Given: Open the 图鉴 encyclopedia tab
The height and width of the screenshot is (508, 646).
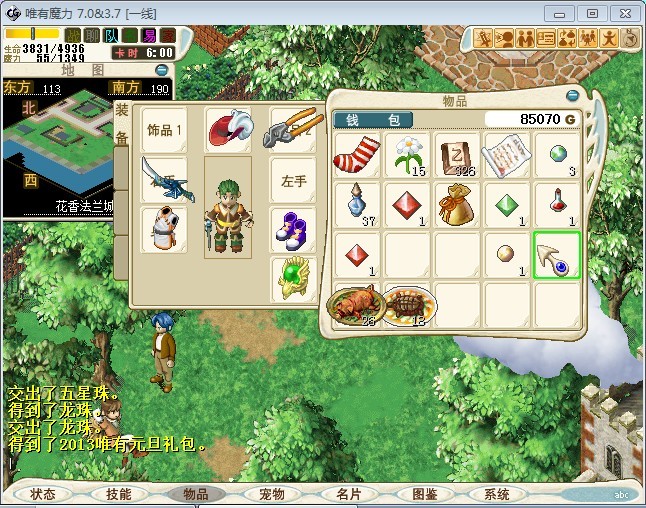Looking at the screenshot, I should pos(424,494).
